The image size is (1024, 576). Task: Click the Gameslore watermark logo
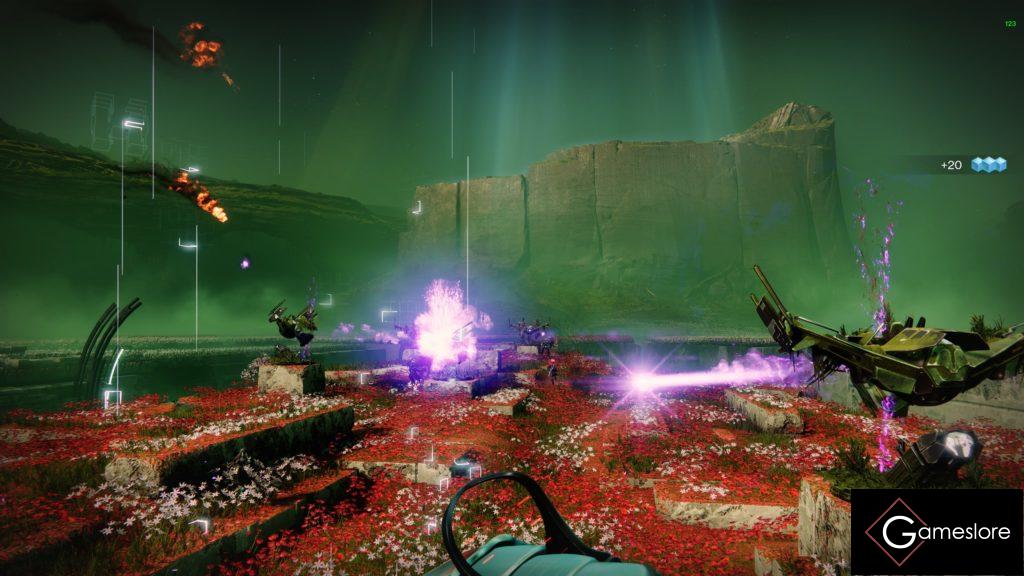pyautogui.click(x=936, y=532)
